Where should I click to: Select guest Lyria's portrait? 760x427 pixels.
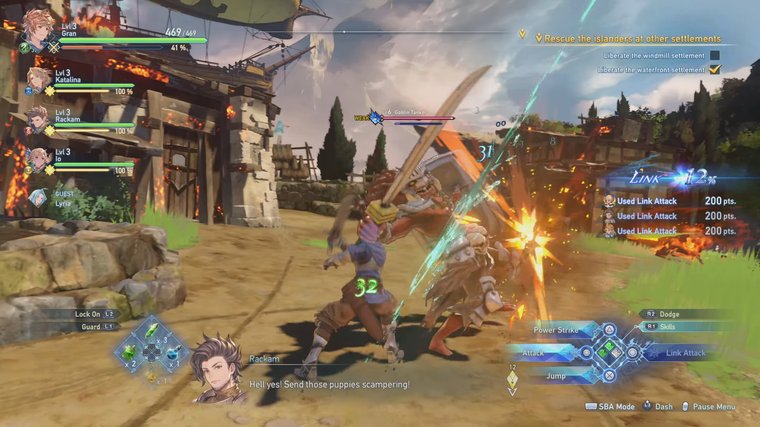coord(37,197)
